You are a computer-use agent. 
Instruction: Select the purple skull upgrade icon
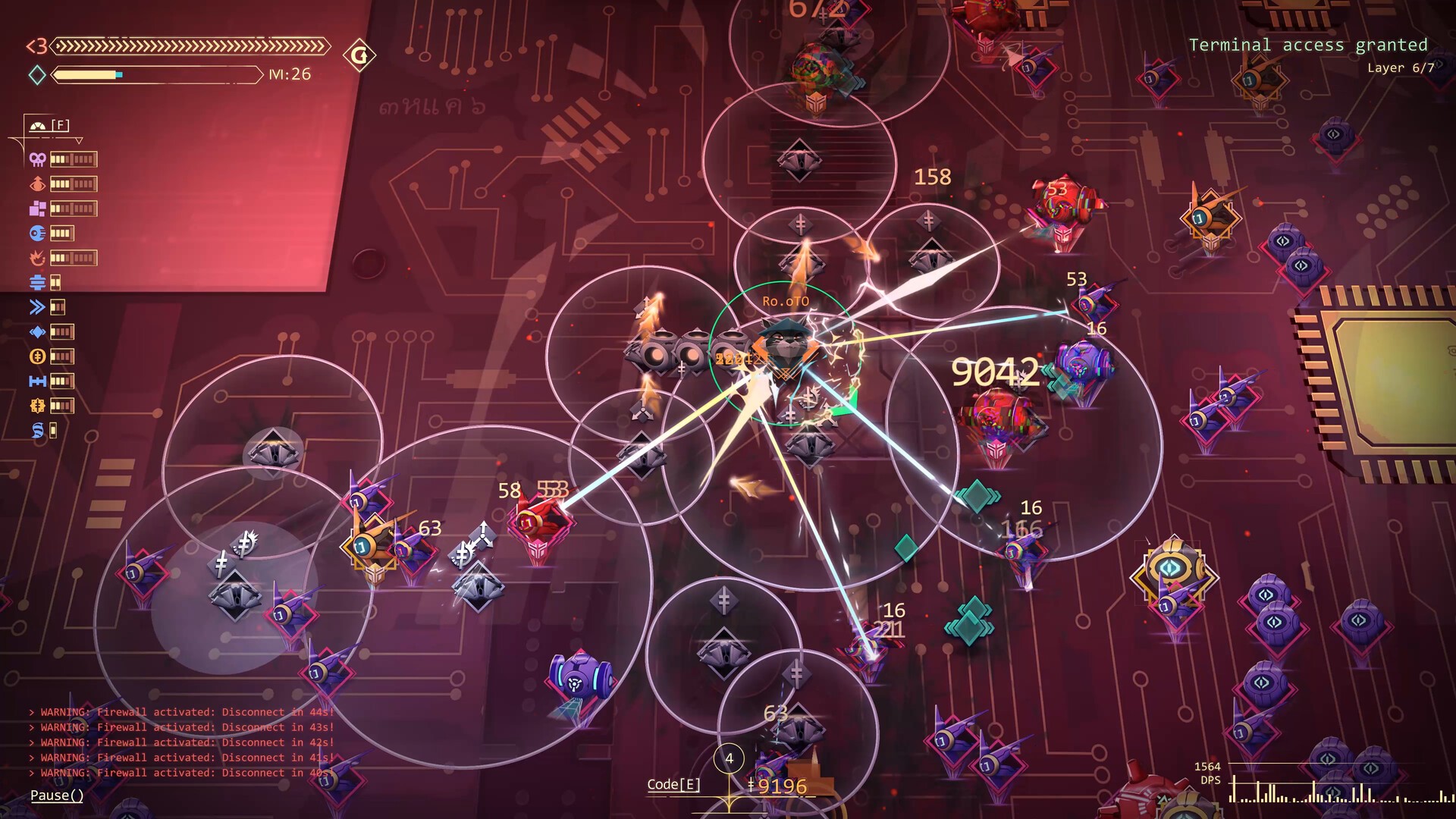point(37,159)
